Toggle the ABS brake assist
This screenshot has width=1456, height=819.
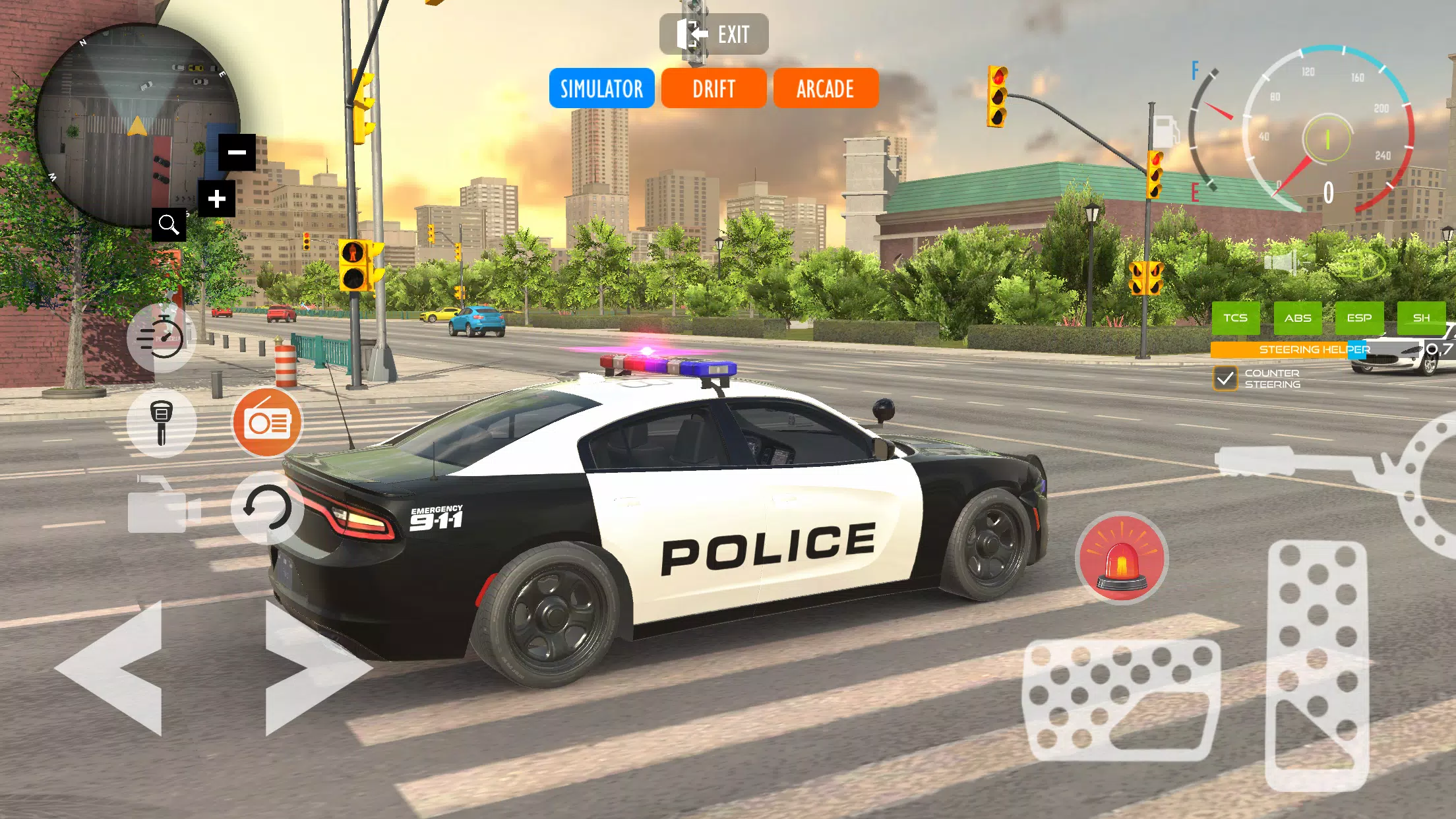1297,318
